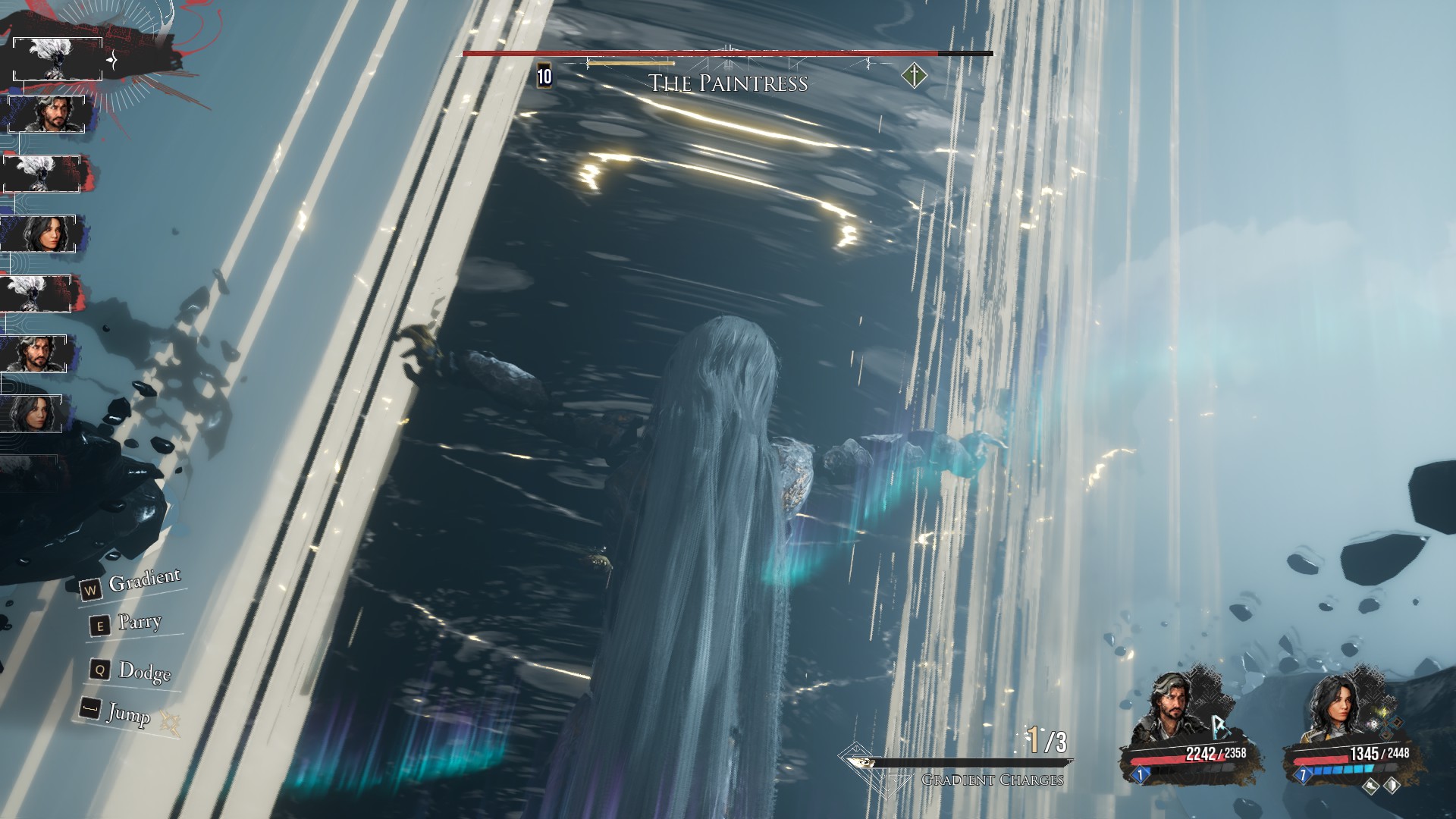Select the Paintress's highlighted active-turn portrait

58,59
